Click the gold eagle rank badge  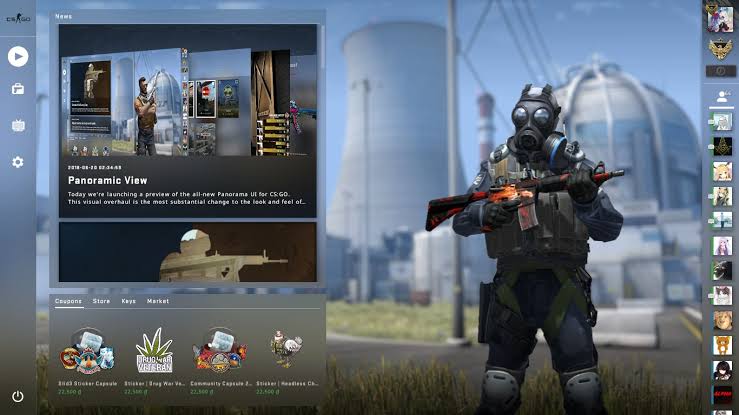[721, 48]
